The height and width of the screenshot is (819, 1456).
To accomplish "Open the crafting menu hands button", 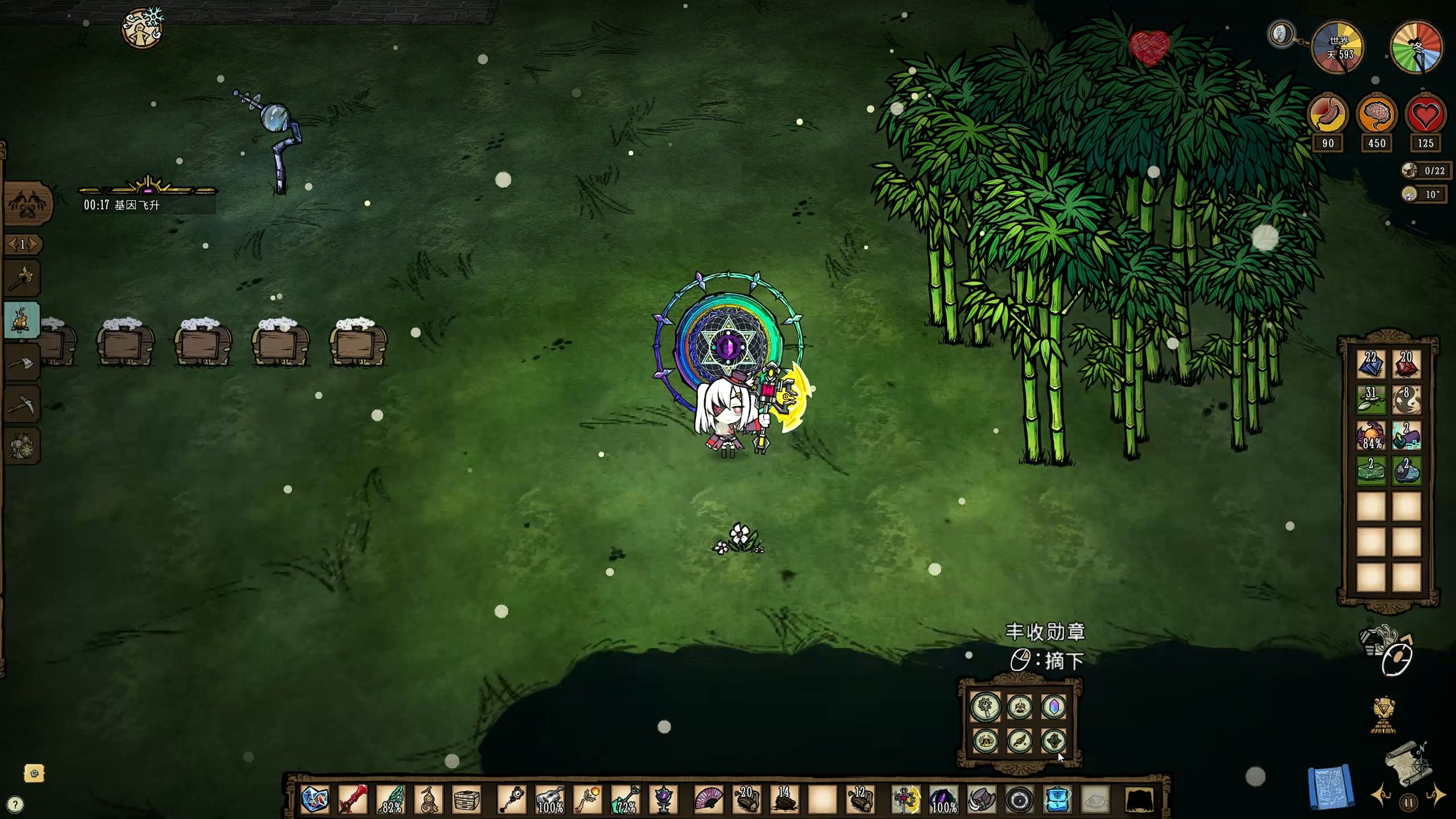I will coord(27,204).
